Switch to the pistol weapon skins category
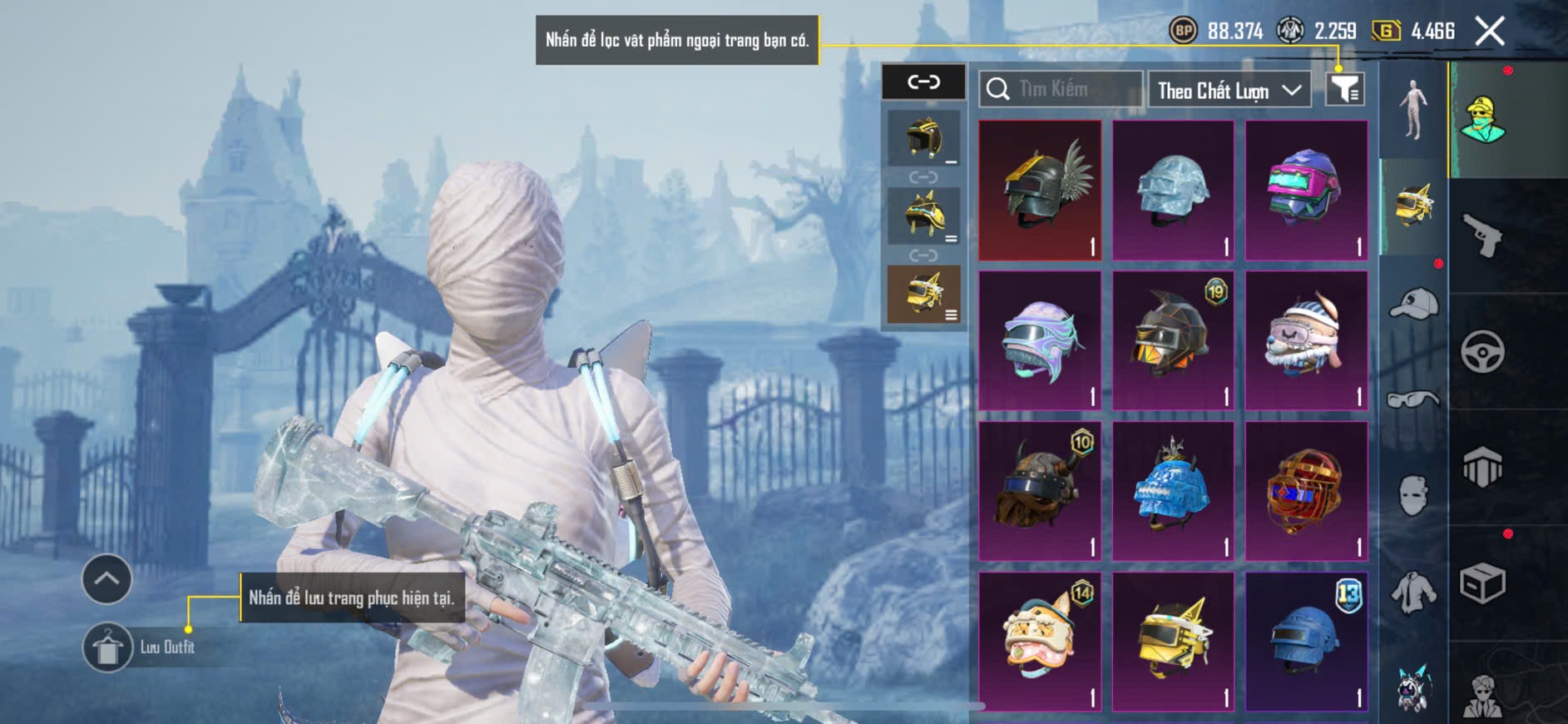Viewport: 1568px width, 724px height. coord(1482,236)
